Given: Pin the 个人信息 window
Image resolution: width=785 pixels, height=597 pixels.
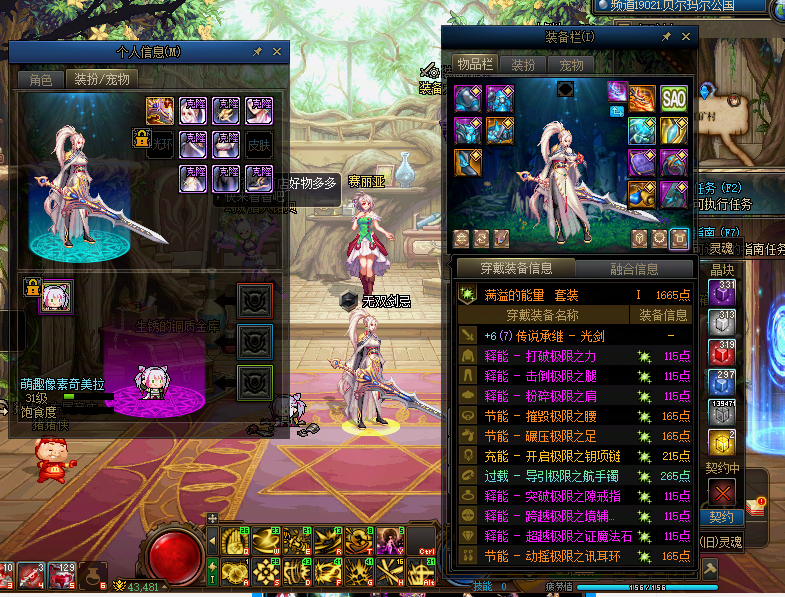Looking at the screenshot, I should pyautogui.click(x=257, y=51).
